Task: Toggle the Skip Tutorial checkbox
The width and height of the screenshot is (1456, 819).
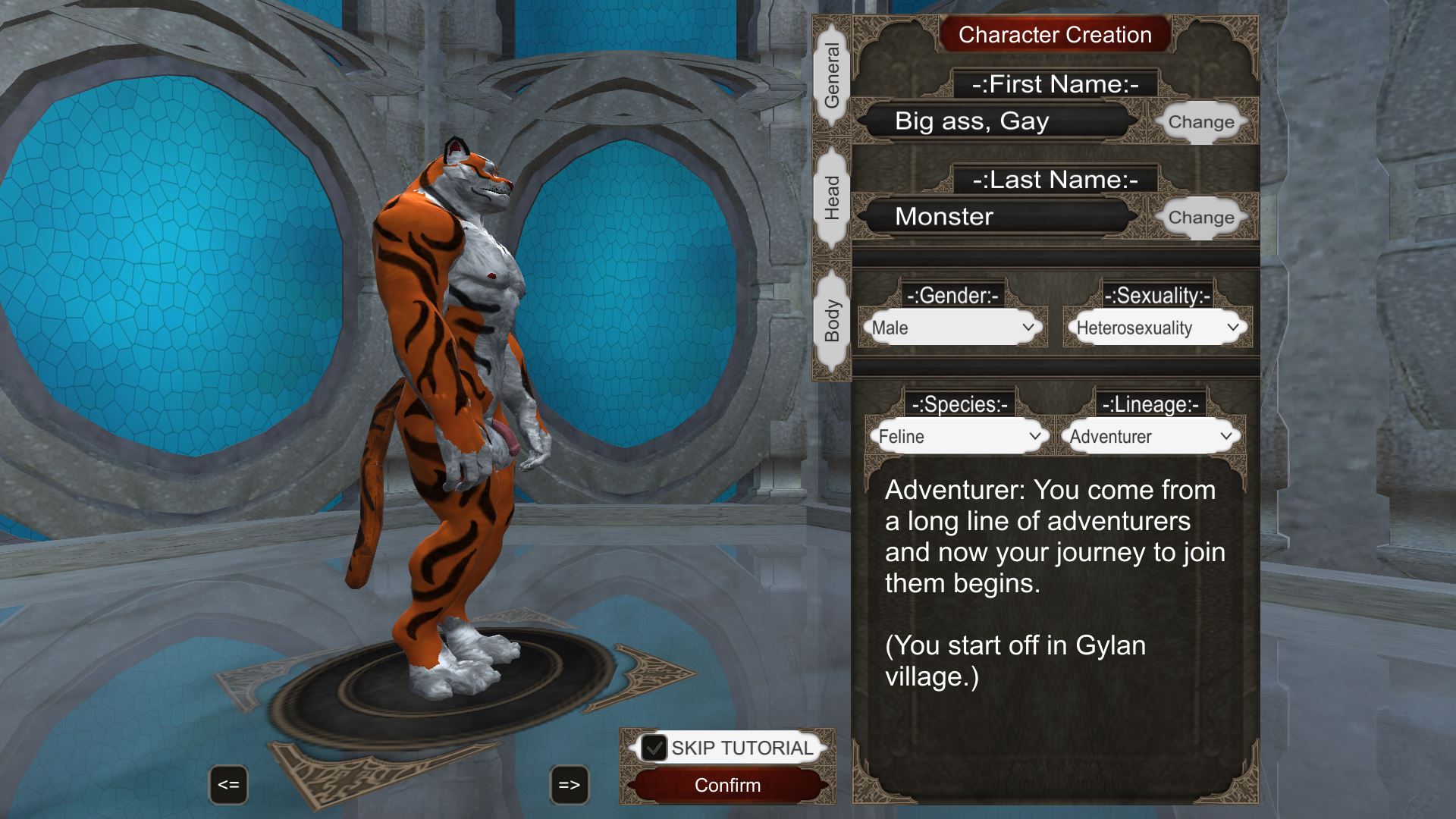Action: click(654, 748)
